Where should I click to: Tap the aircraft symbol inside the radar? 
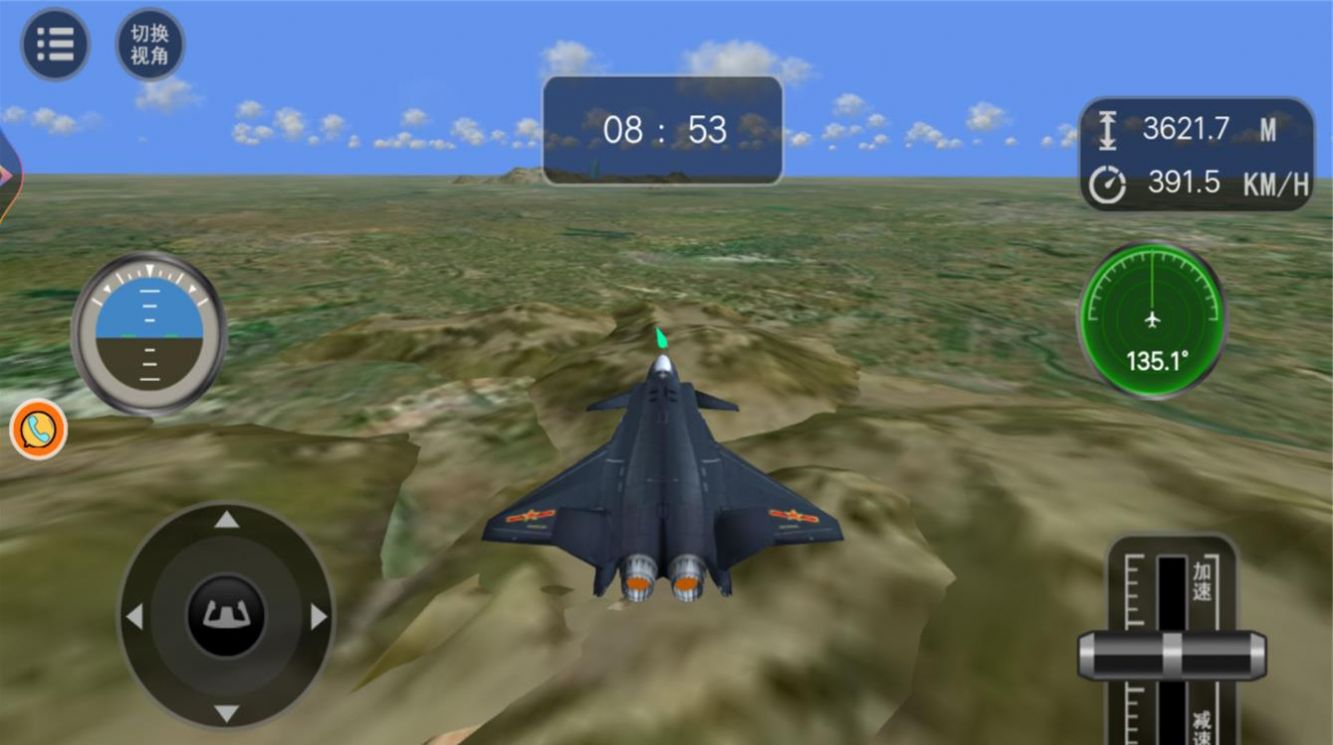(1152, 318)
